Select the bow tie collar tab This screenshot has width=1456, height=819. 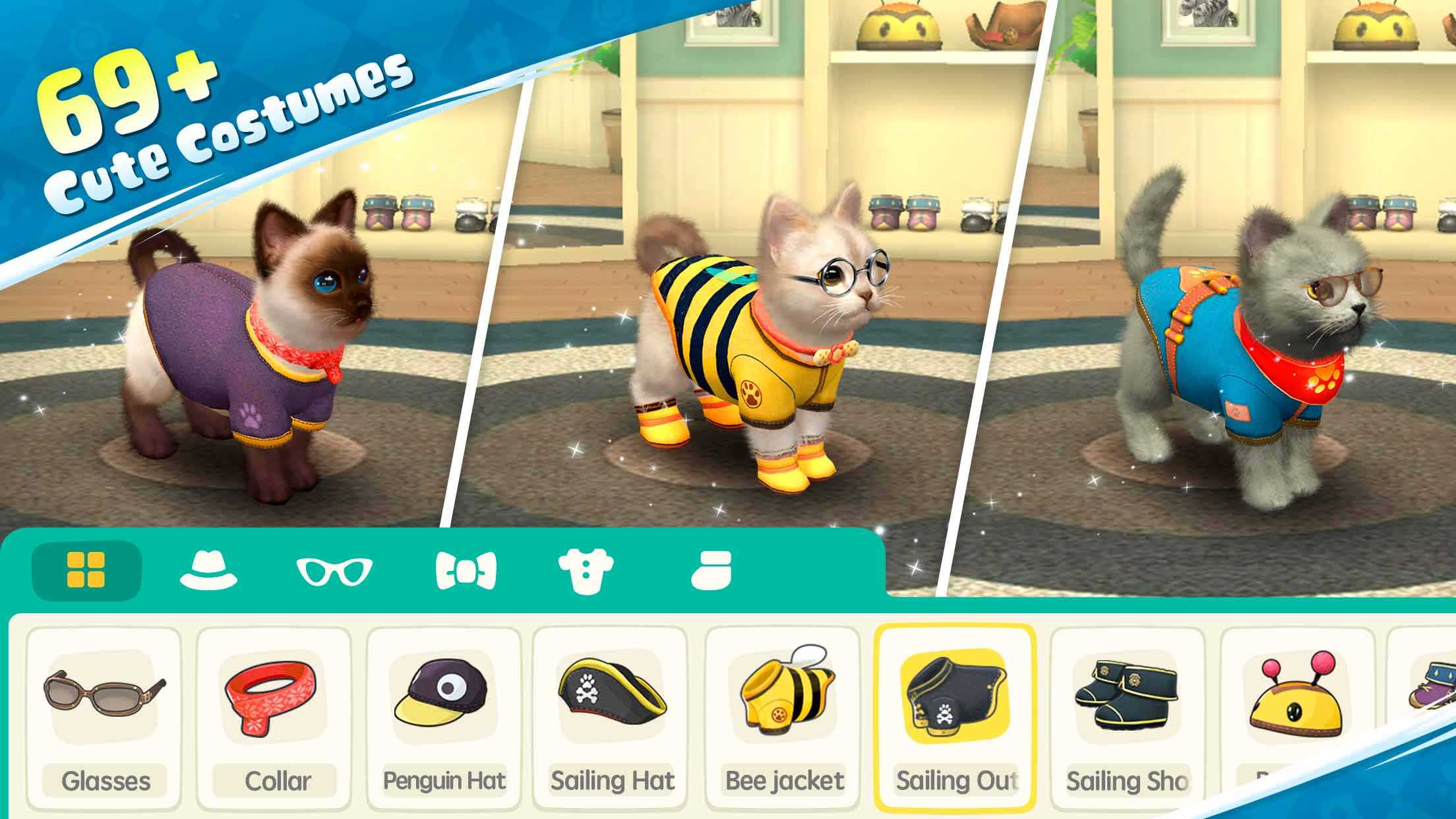[466, 570]
